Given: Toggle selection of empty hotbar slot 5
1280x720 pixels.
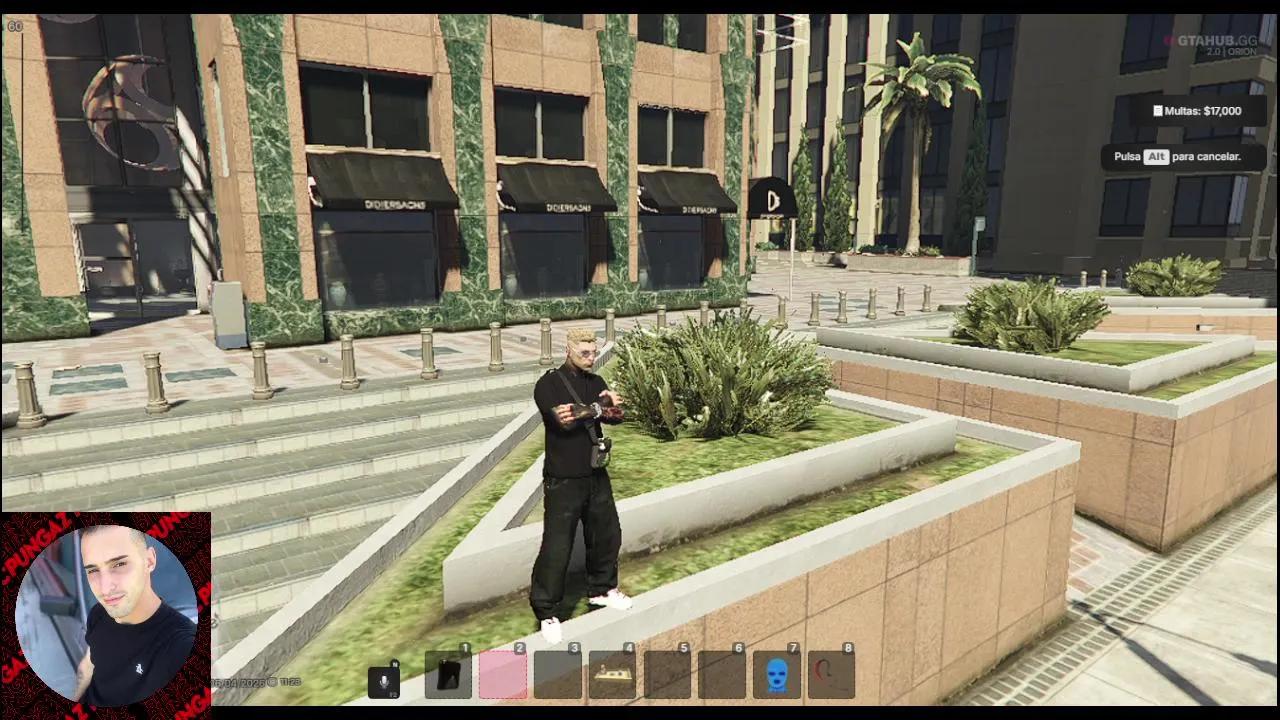Looking at the screenshot, I should [x=668, y=675].
